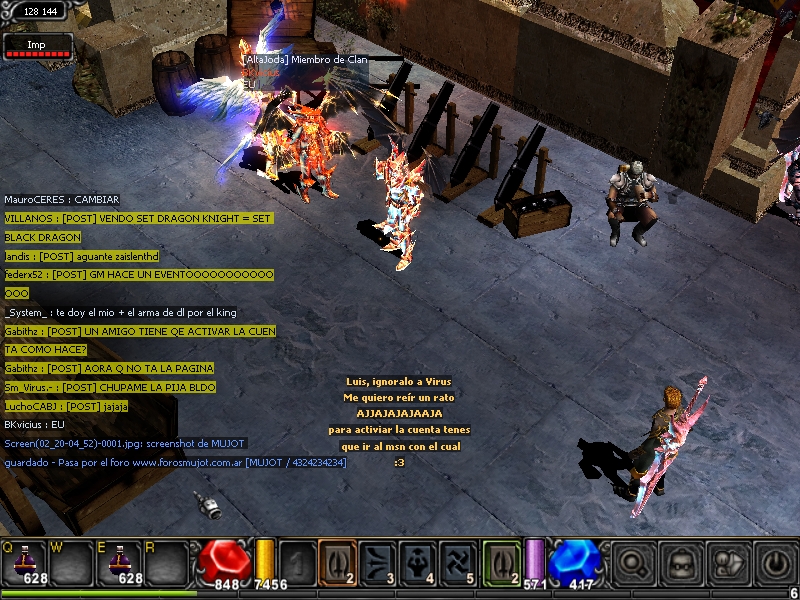Open the system menu power button
This screenshot has height=600, width=800.
point(776,563)
